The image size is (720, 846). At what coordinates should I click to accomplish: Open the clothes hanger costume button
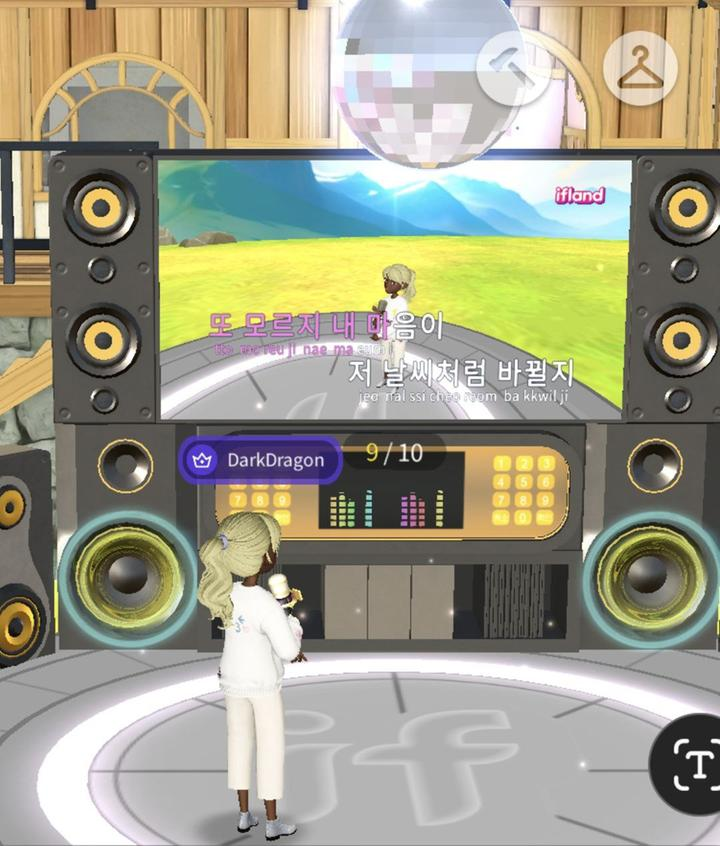point(640,69)
